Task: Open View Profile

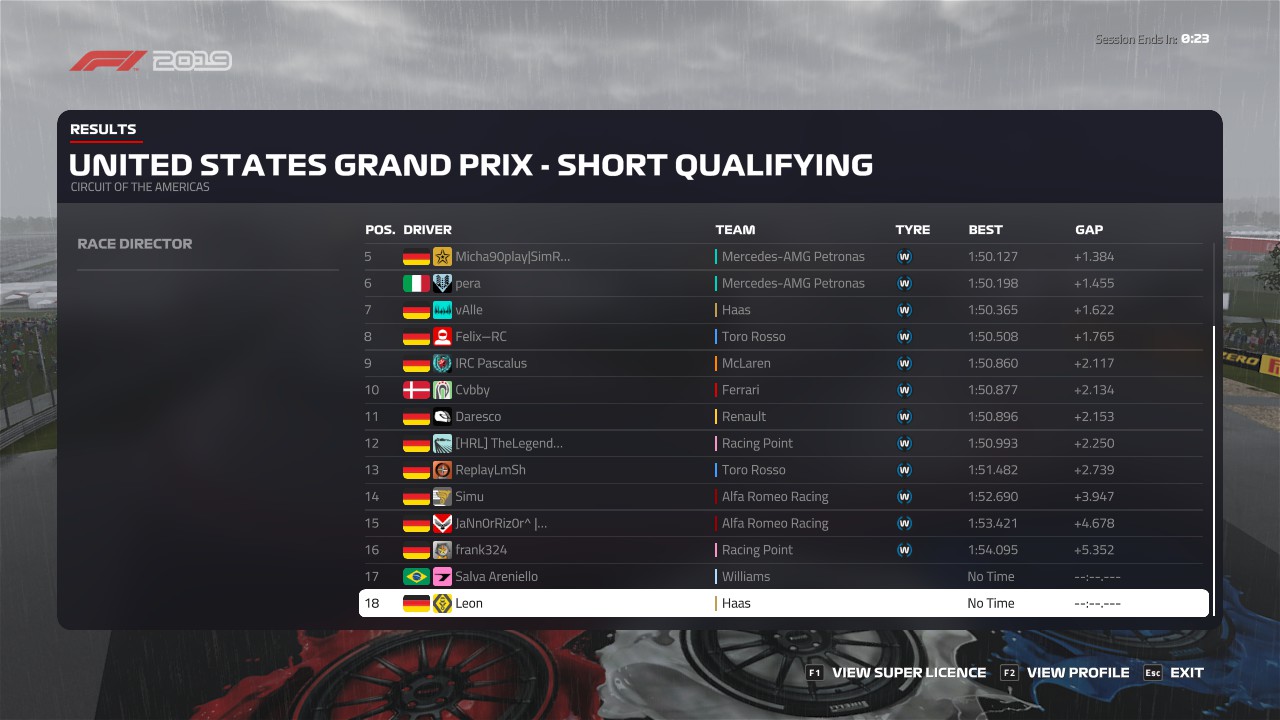Action: coord(1077,673)
